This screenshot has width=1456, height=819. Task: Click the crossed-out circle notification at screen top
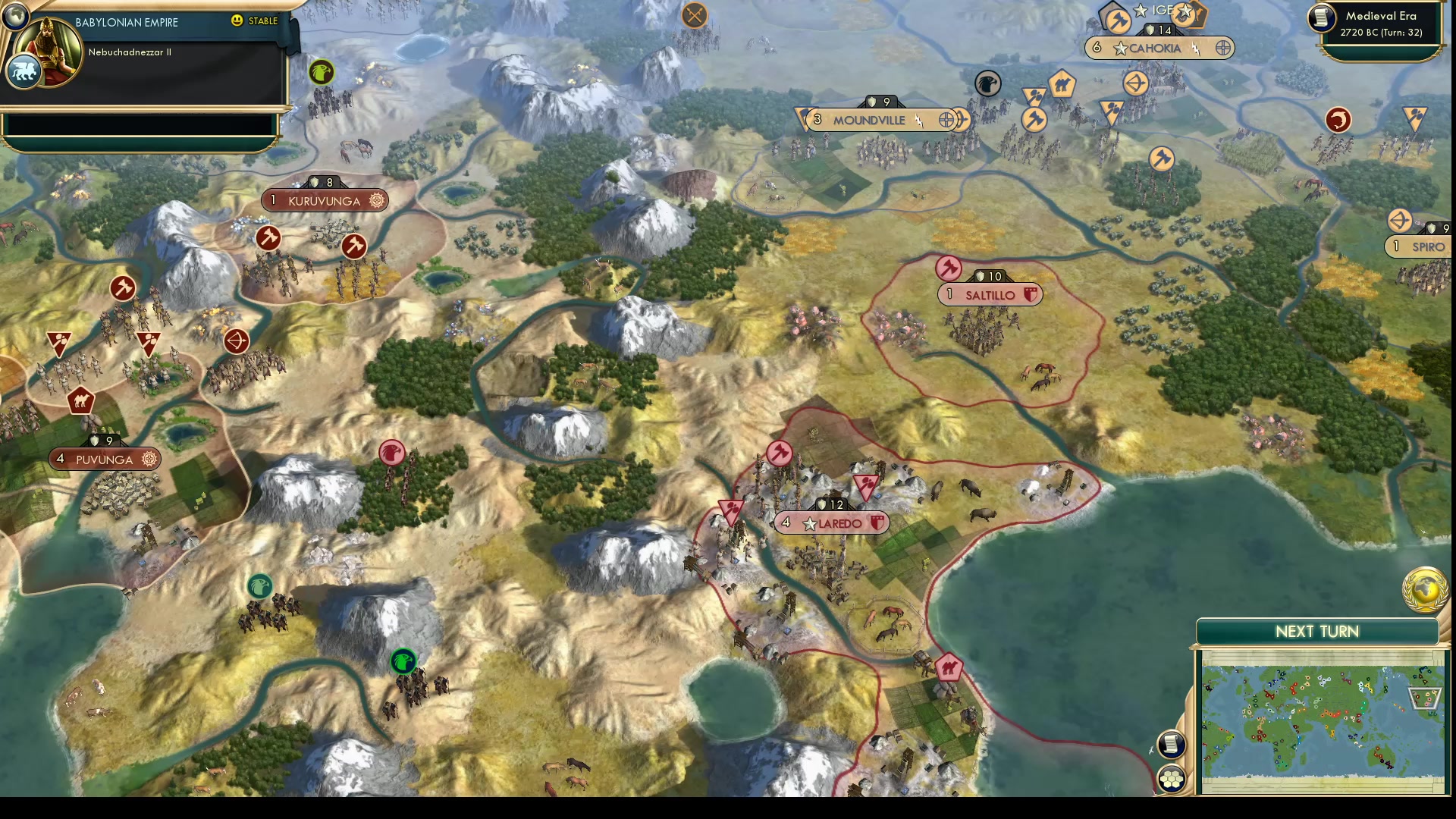pos(694,14)
